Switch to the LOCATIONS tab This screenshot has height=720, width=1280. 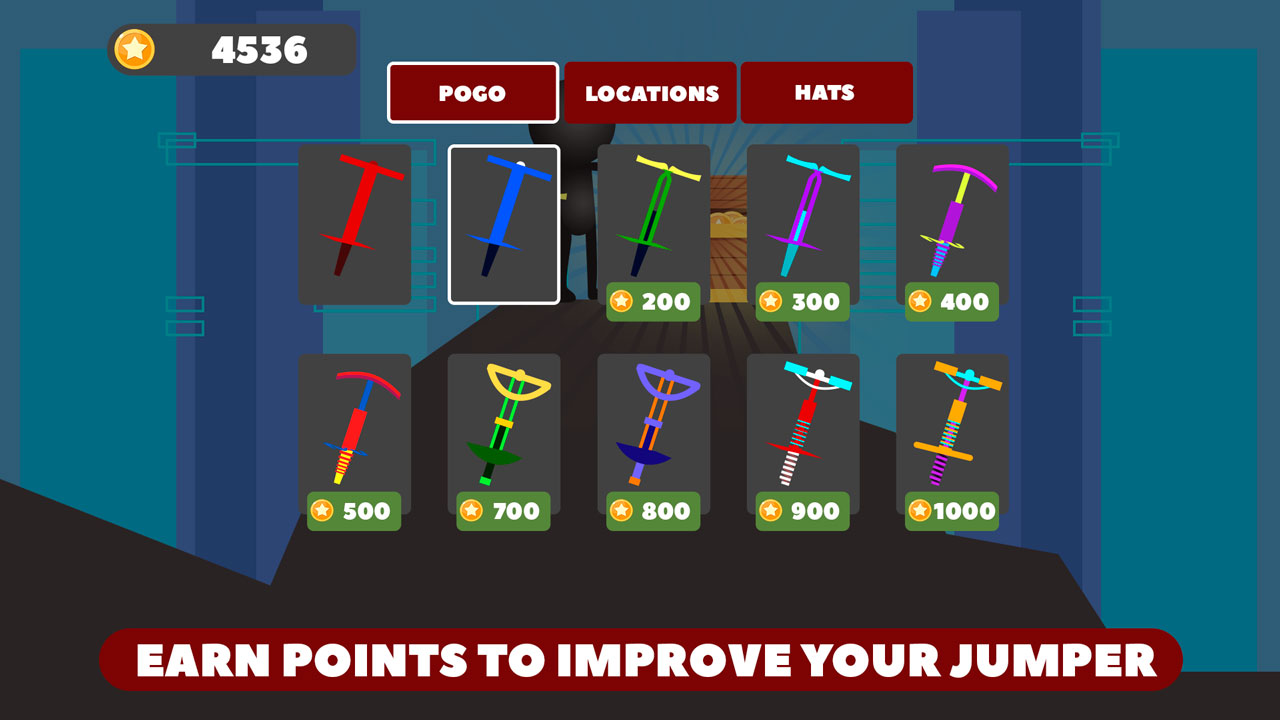650,93
